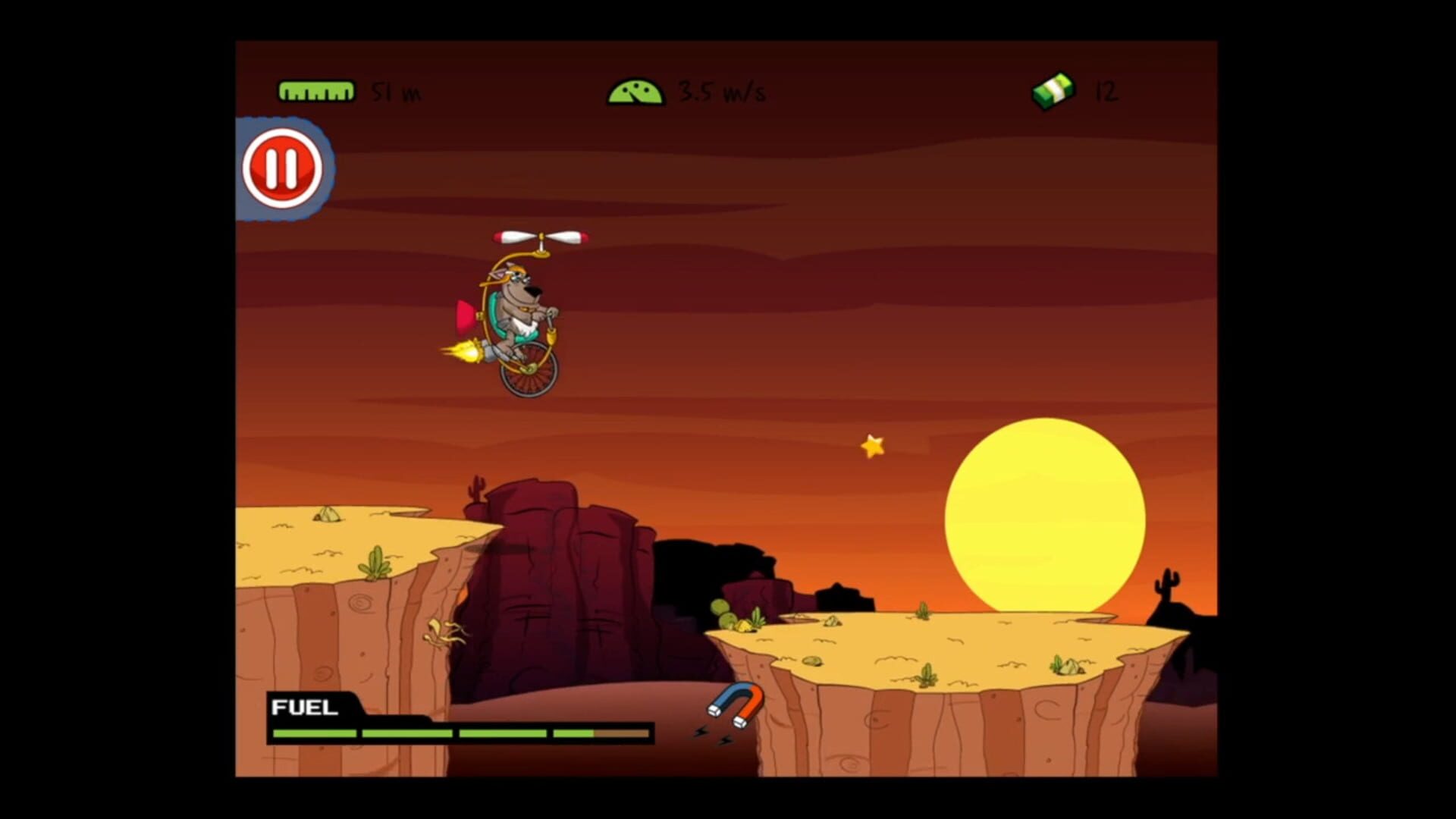Click the money stack icon
The height and width of the screenshot is (819, 1456).
1053,89
